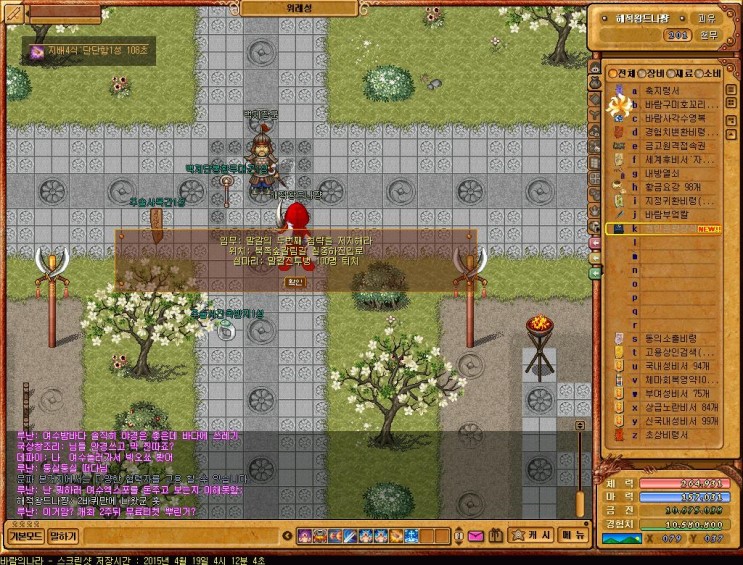Select the 동의소울비령 item row
The image size is (743, 565).
pyautogui.click(x=668, y=339)
